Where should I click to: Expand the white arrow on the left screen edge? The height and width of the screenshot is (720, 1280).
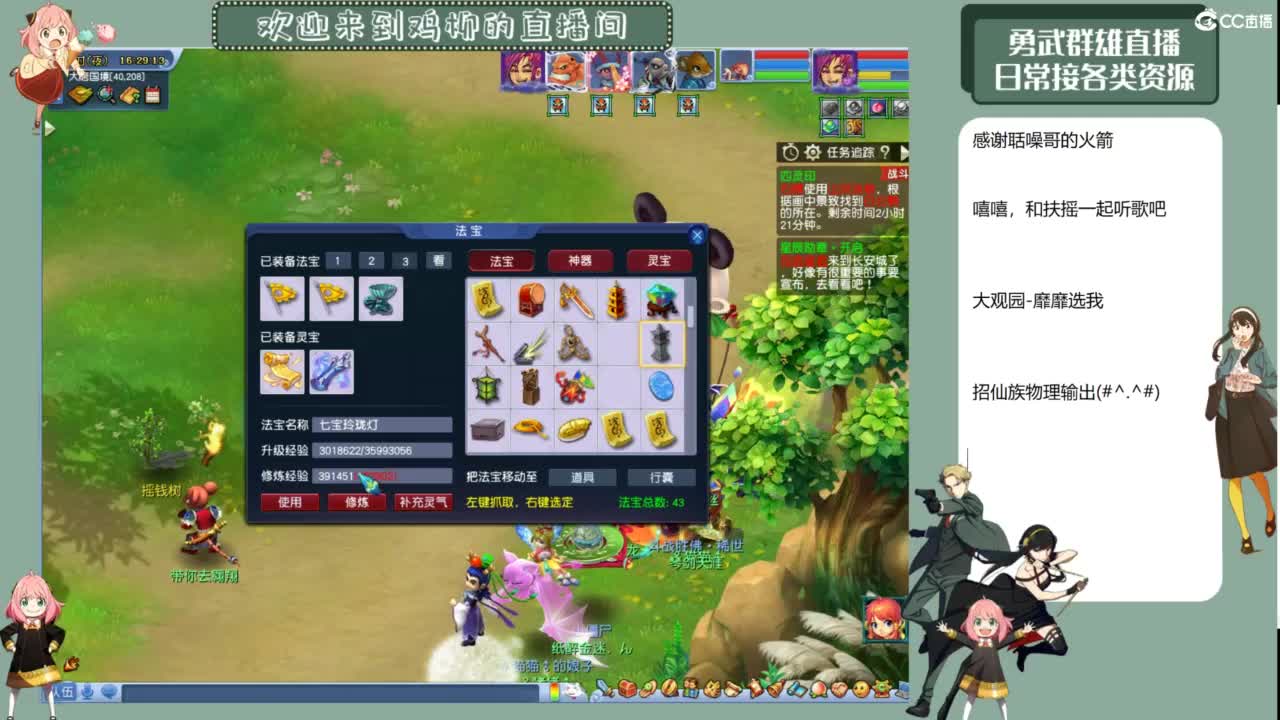click(x=47, y=127)
